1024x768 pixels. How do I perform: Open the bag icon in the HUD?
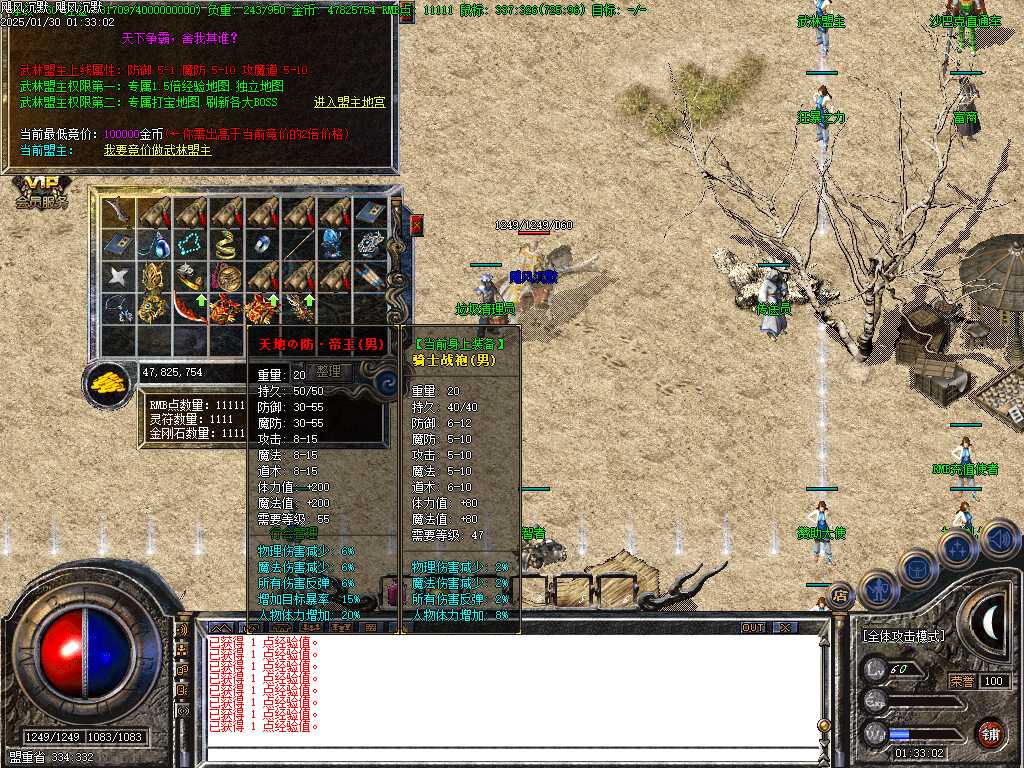point(917,567)
